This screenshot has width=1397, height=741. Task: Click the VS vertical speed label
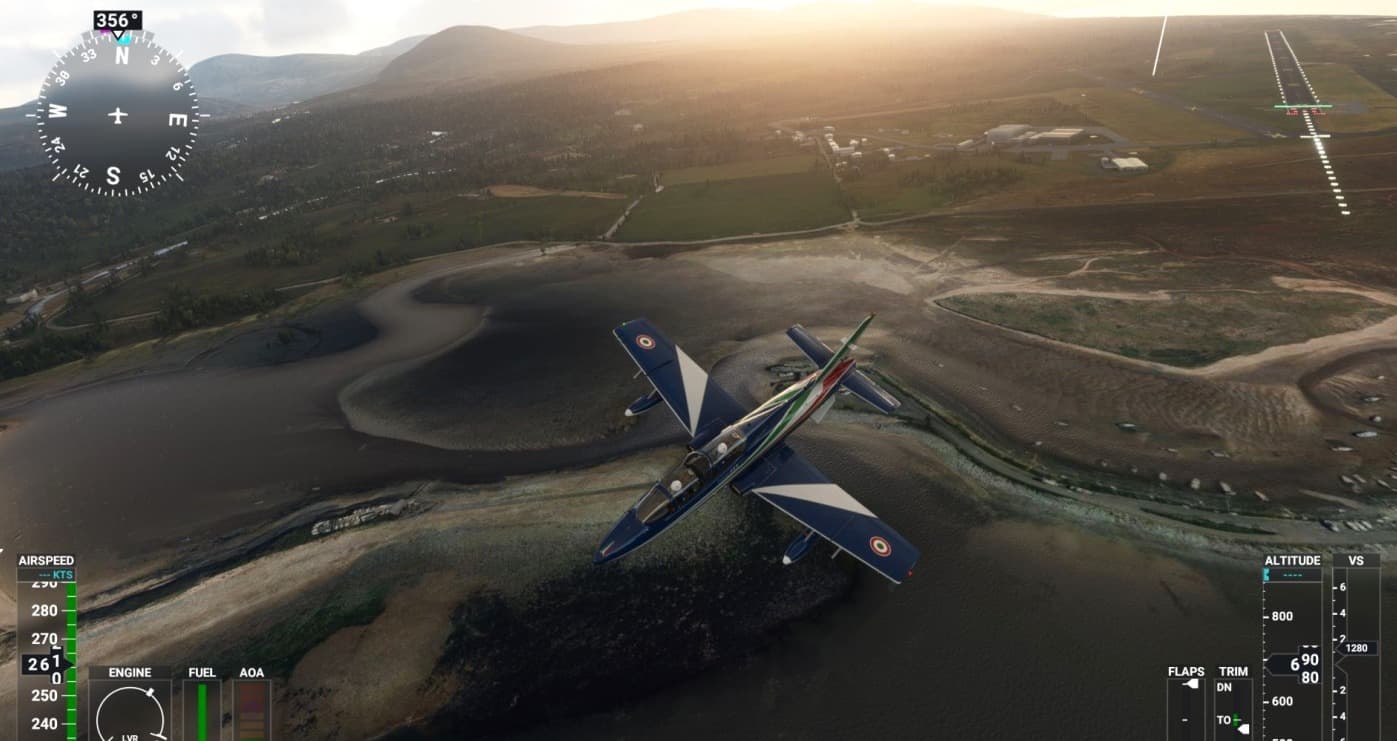(1355, 560)
